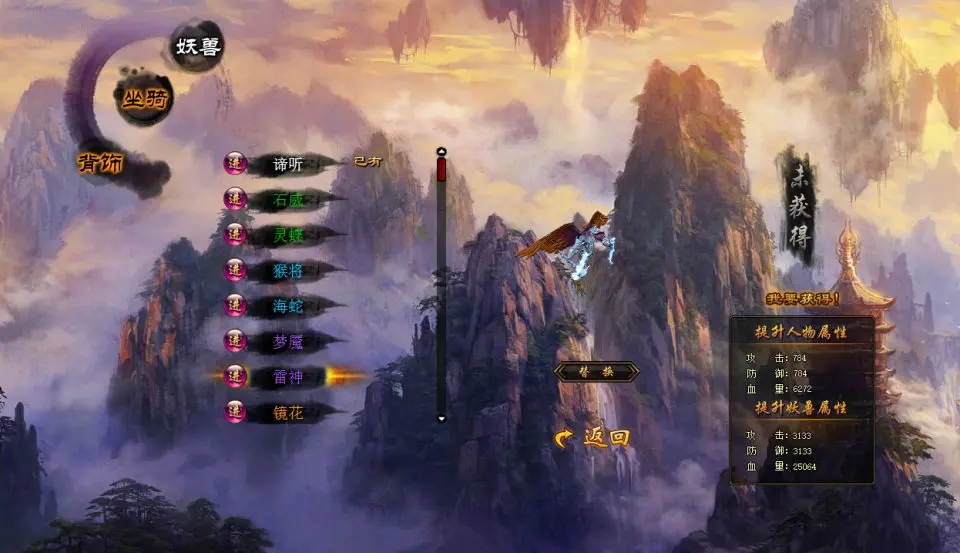Image resolution: width=960 pixels, height=553 pixels.
Task: Click the 我要获得! link
Action: [x=802, y=298]
